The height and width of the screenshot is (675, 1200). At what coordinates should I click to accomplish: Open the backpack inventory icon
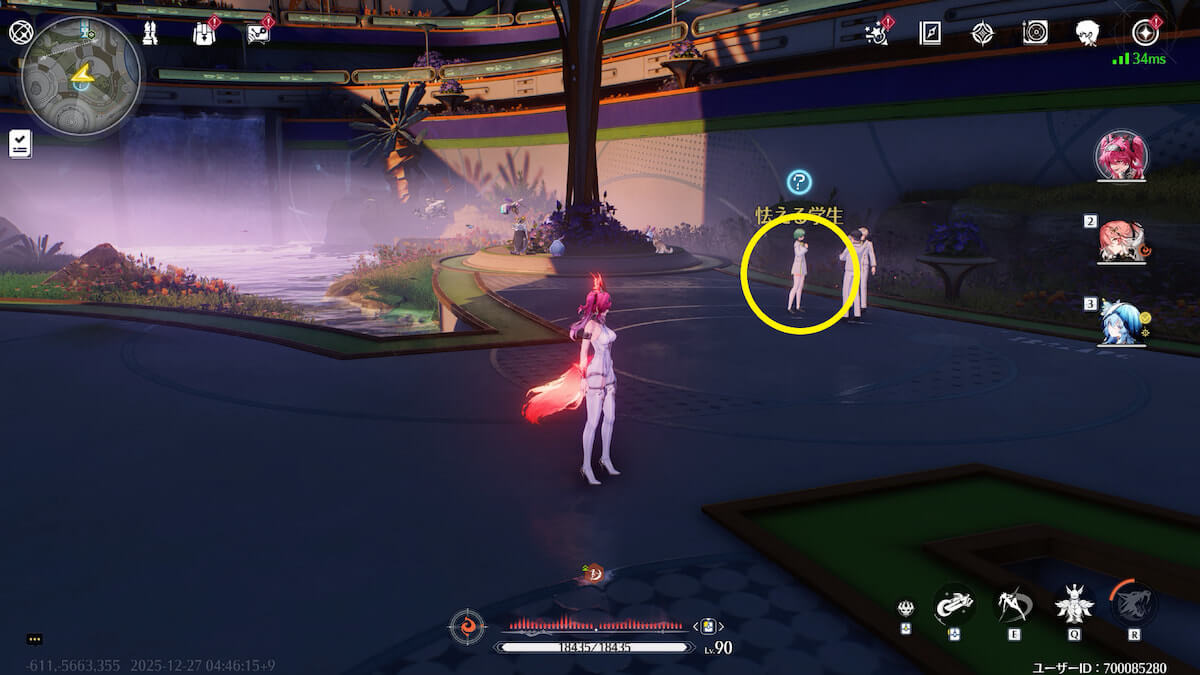(204, 34)
